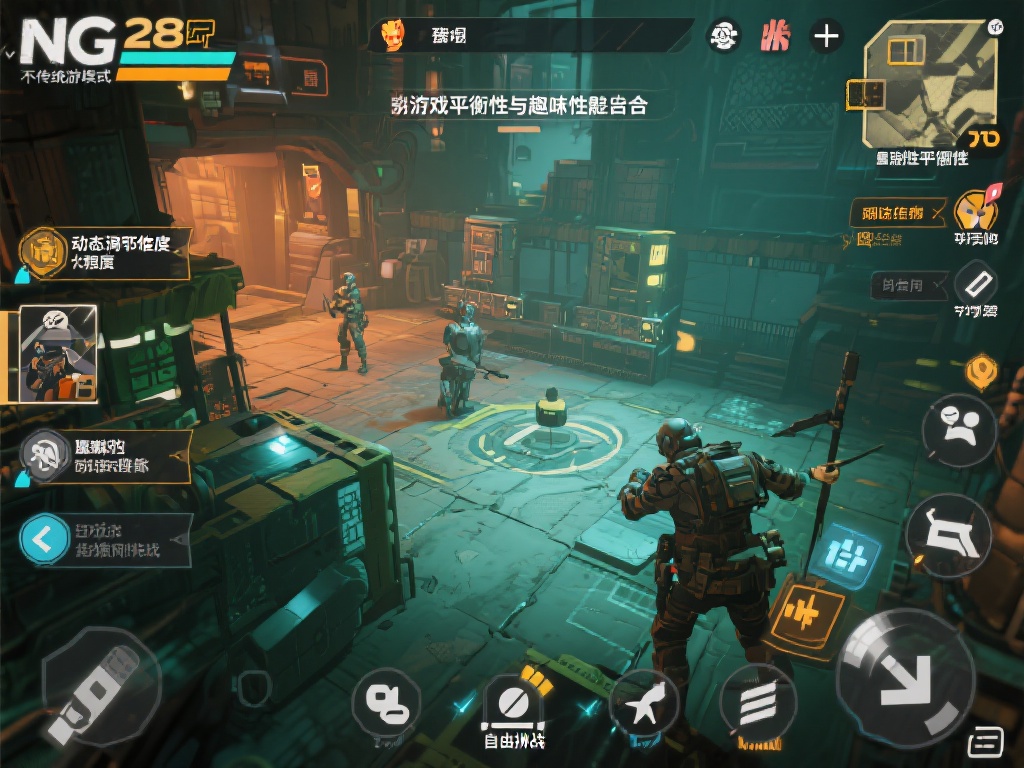Tap the white slanted rectangle icon button
1024x768 pixels.
pyautogui.click(x=976, y=284)
